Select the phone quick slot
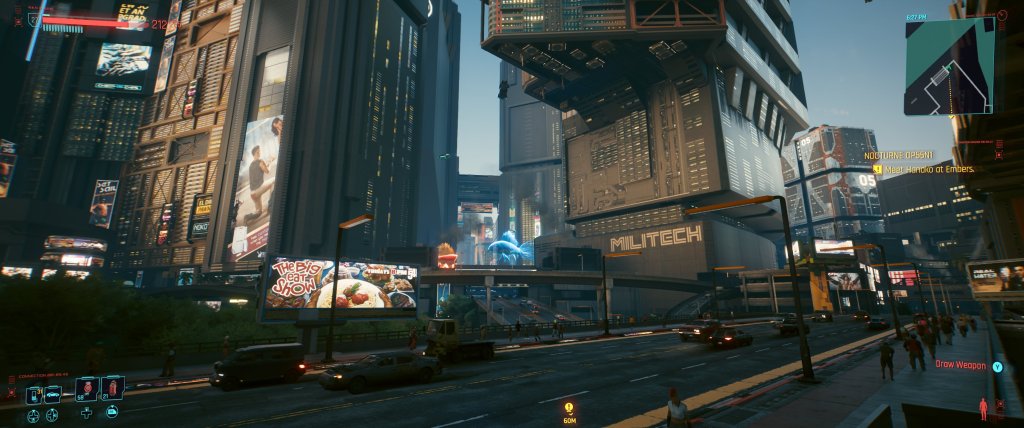Viewport: 1024px width, 428px height. 33,394
